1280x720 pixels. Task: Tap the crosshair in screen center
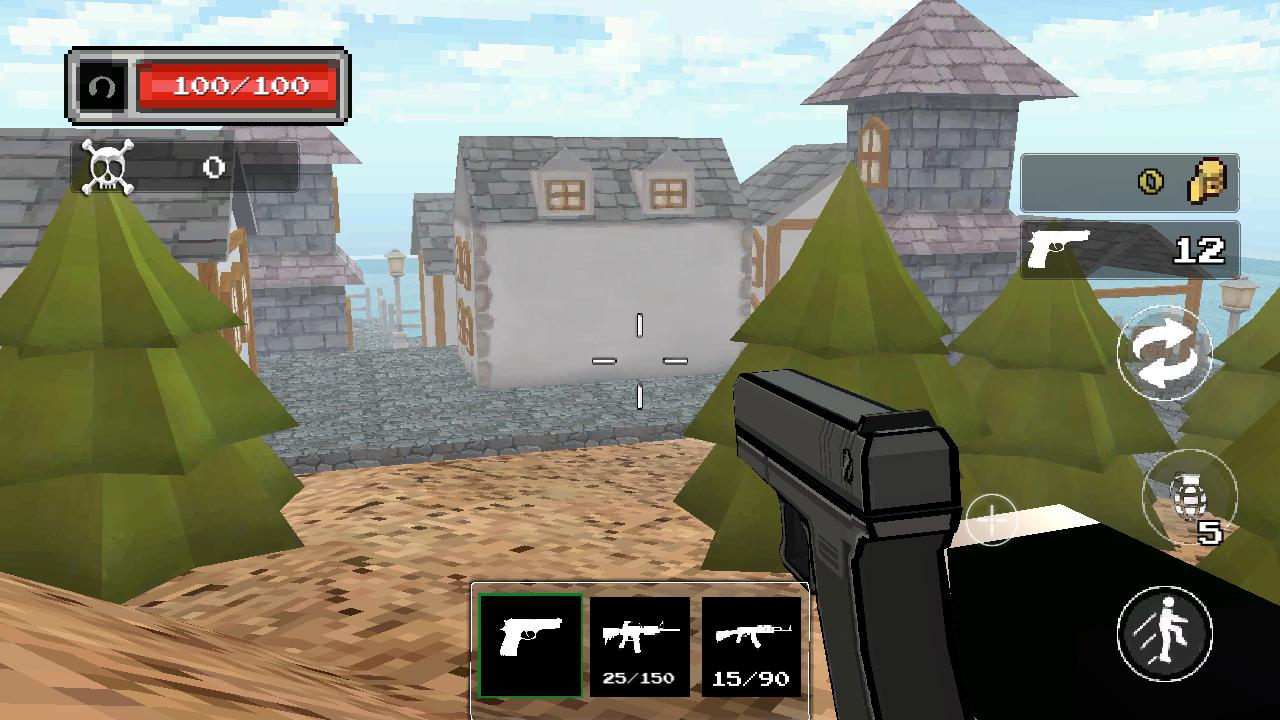coord(639,360)
